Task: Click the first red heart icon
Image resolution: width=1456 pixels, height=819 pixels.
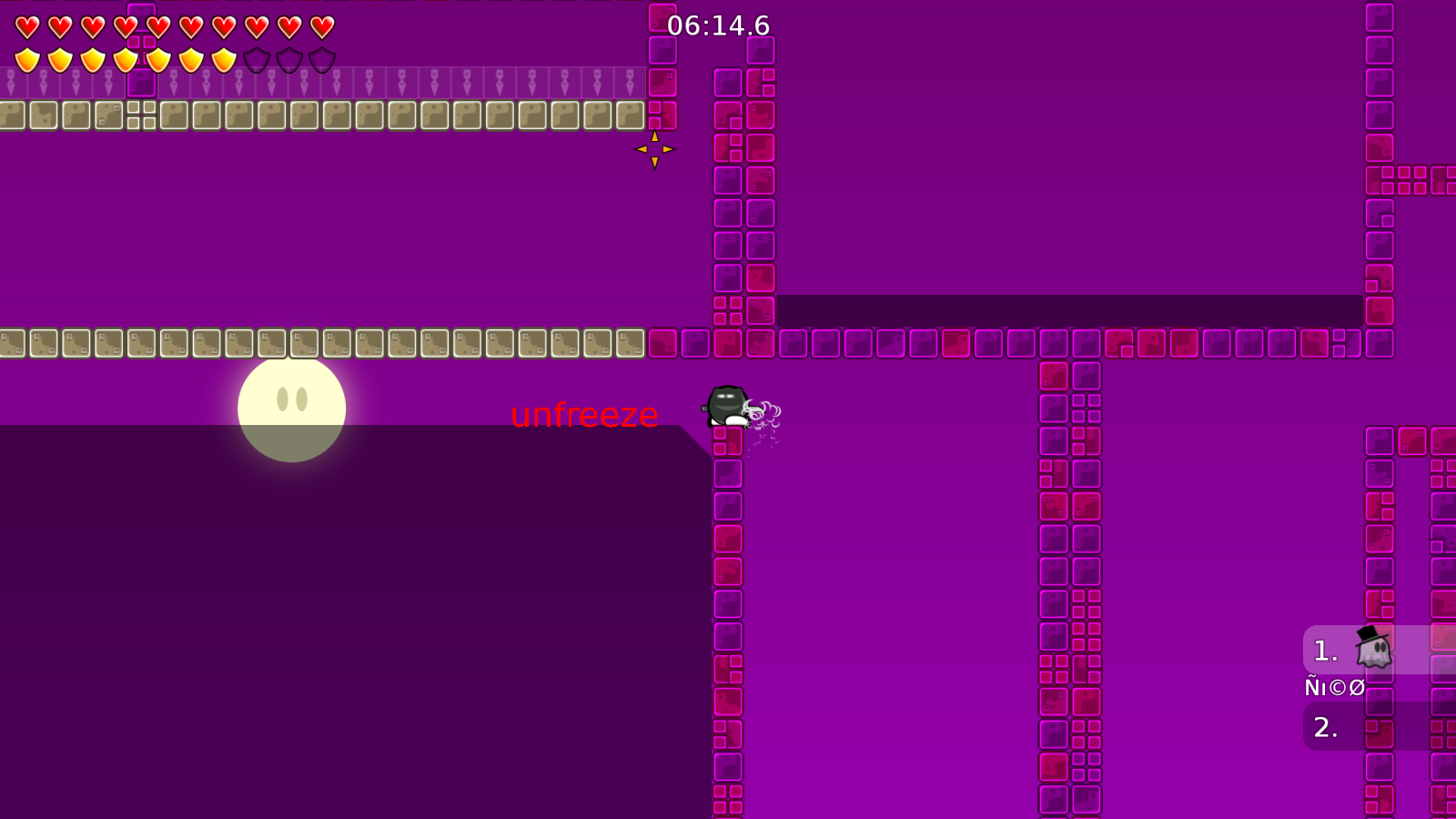Action: (26, 25)
